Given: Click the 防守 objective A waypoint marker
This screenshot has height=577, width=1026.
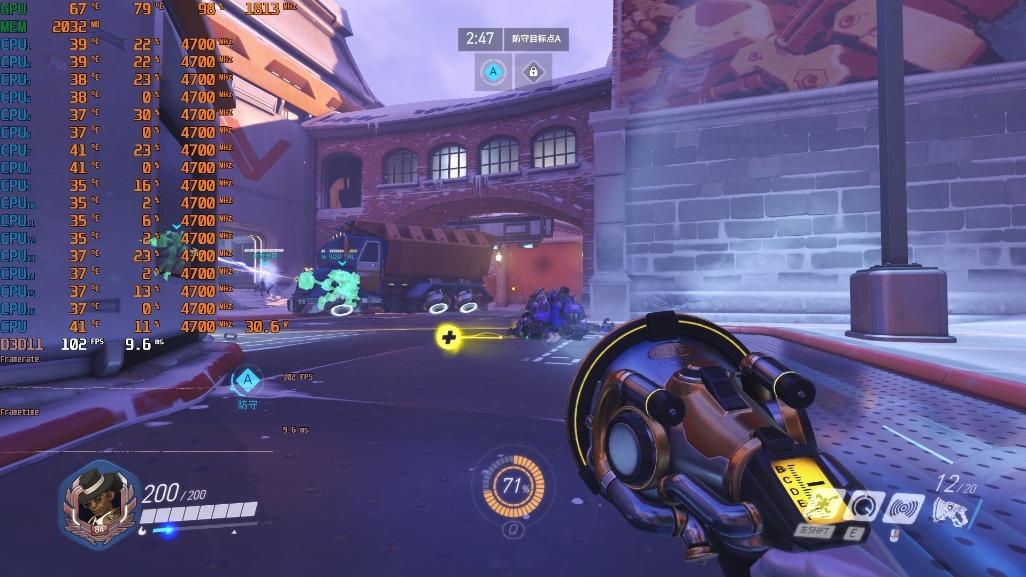Looking at the screenshot, I should (247, 380).
